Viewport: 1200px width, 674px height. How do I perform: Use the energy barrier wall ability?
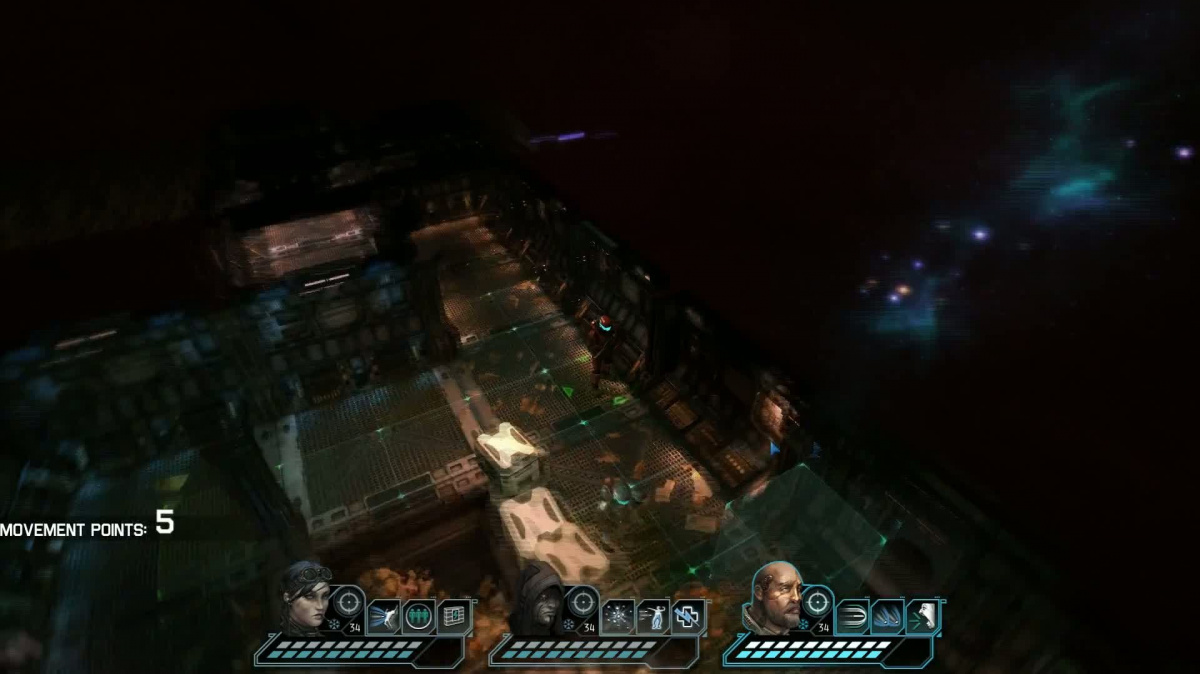coord(453,617)
